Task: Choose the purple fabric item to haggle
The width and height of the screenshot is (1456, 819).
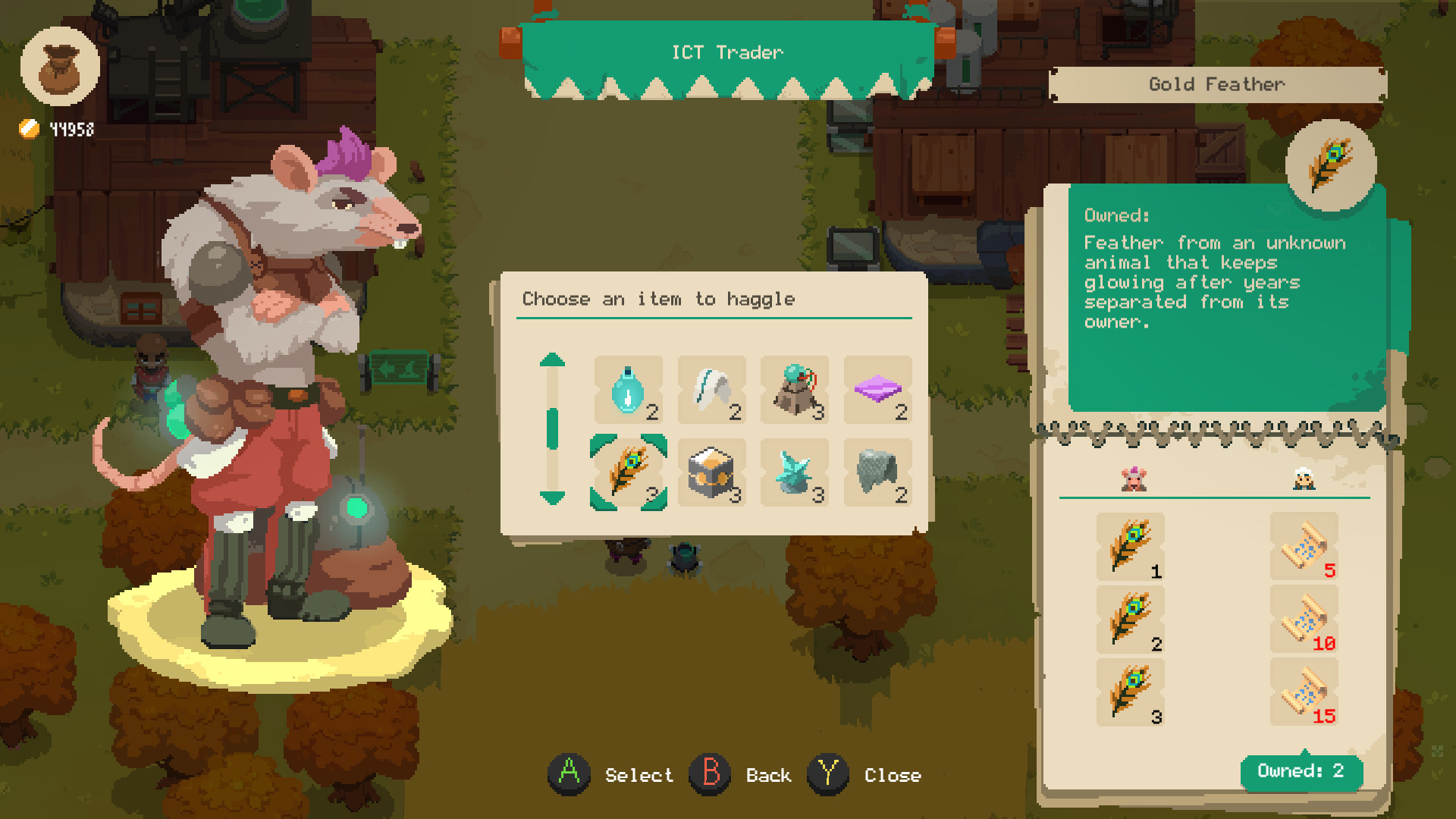Action: [878, 391]
